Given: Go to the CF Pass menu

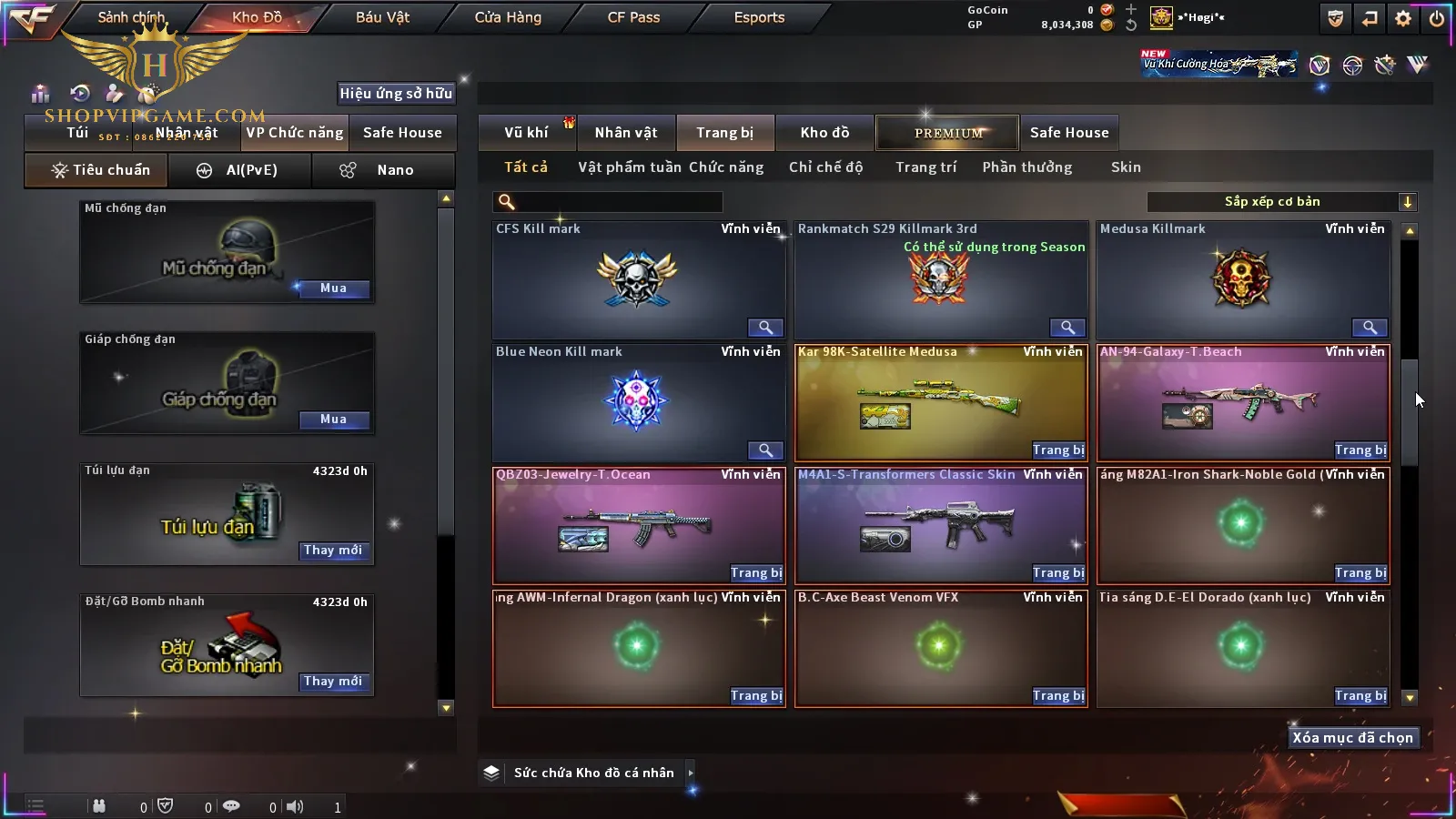Looking at the screenshot, I should pyautogui.click(x=633, y=17).
